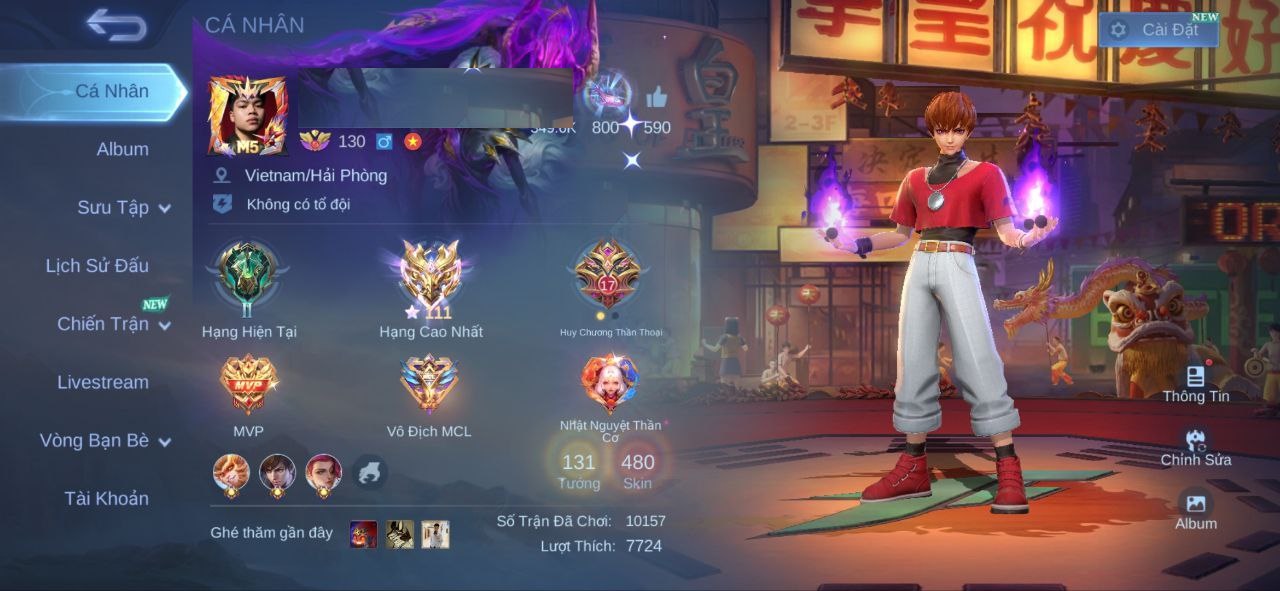Switch to the Cá Nhân tab
This screenshot has height=591, width=1280.
[x=112, y=91]
